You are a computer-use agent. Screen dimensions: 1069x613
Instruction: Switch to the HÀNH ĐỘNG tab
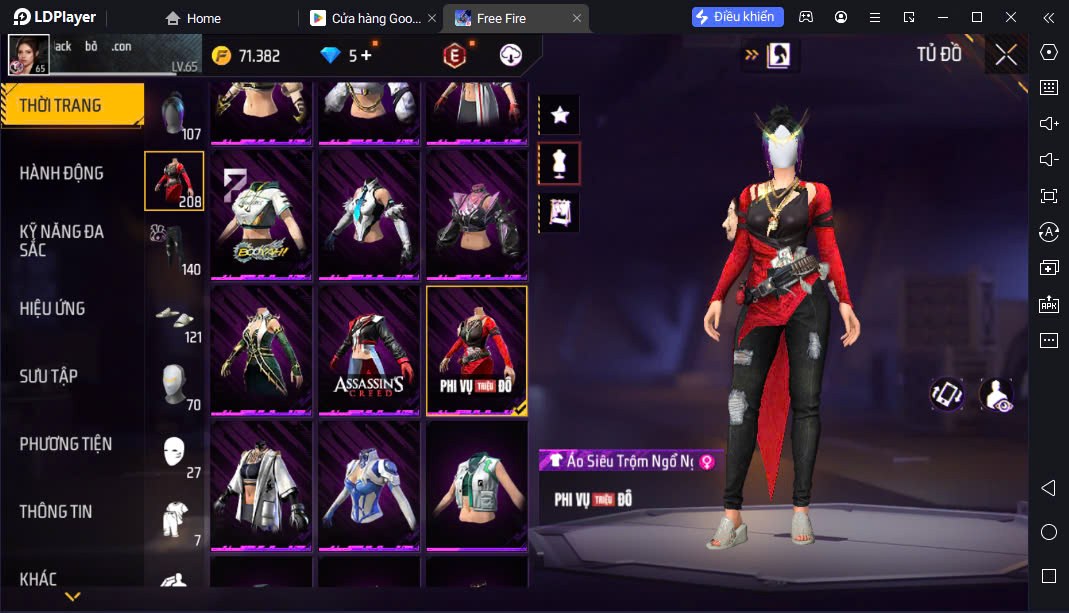coord(62,173)
